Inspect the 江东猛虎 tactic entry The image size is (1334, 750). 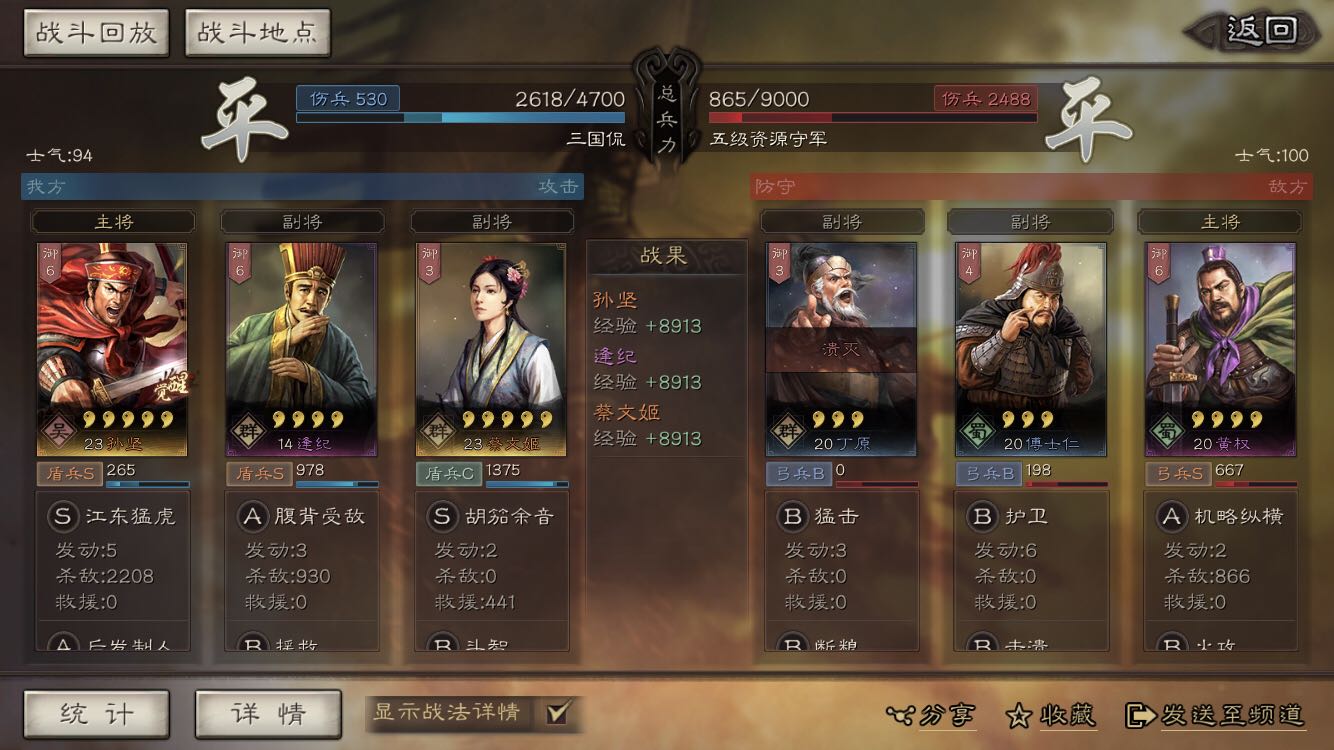point(112,517)
